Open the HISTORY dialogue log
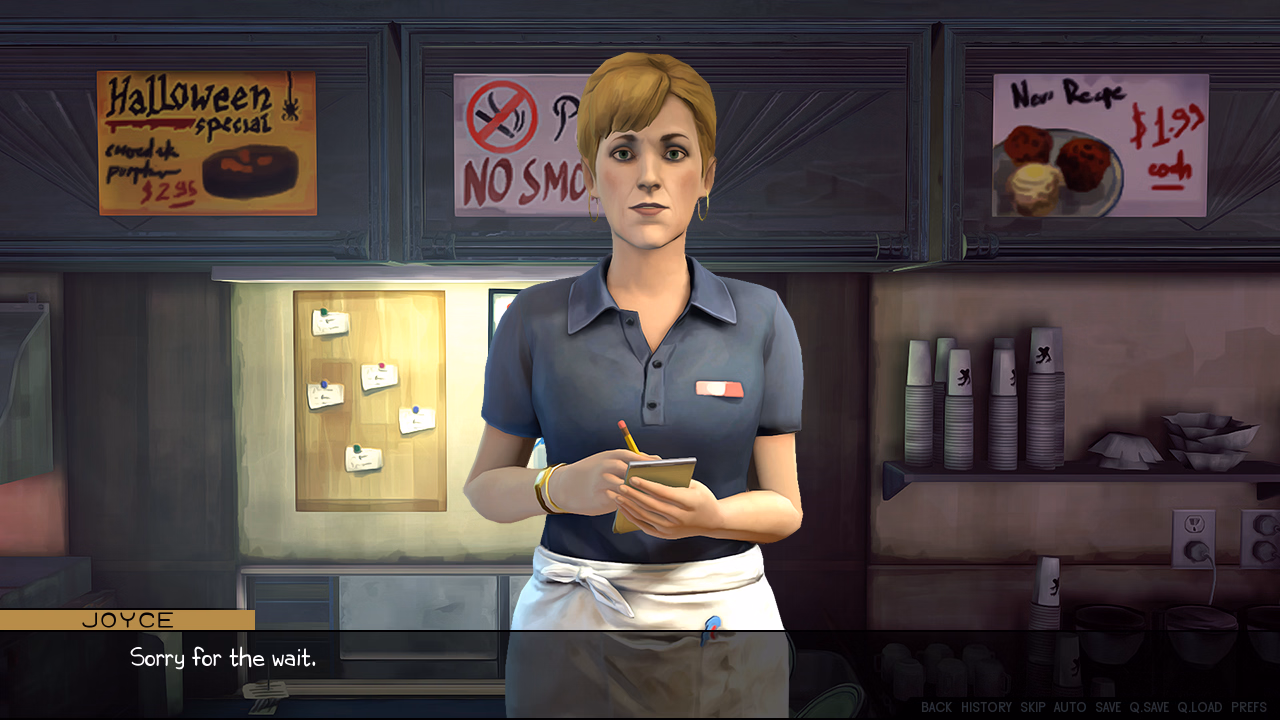The image size is (1280, 720). point(987,707)
